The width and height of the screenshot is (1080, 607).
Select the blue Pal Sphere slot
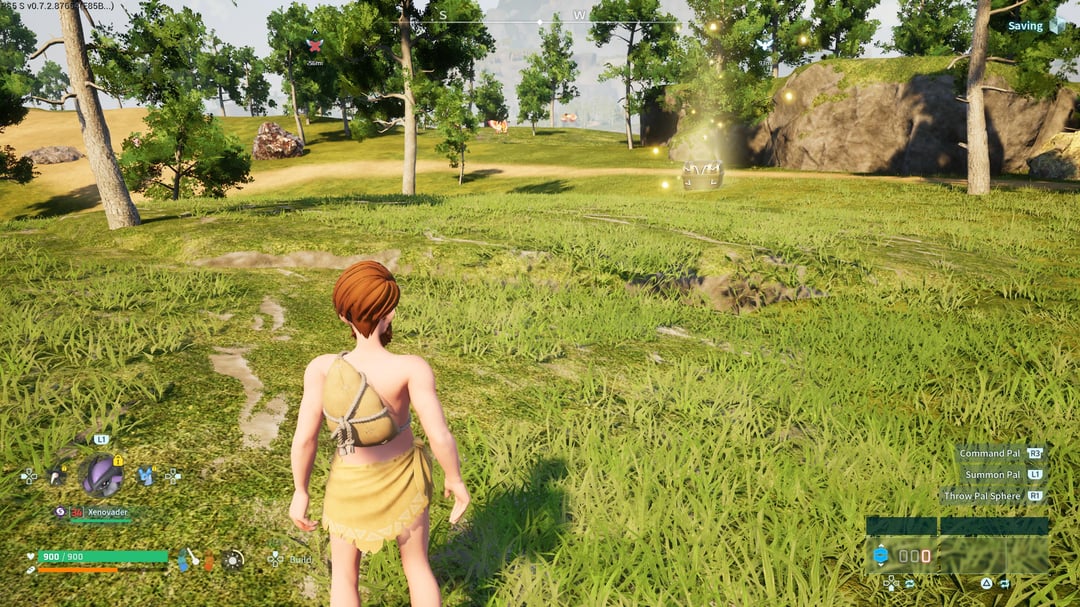pos(881,555)
